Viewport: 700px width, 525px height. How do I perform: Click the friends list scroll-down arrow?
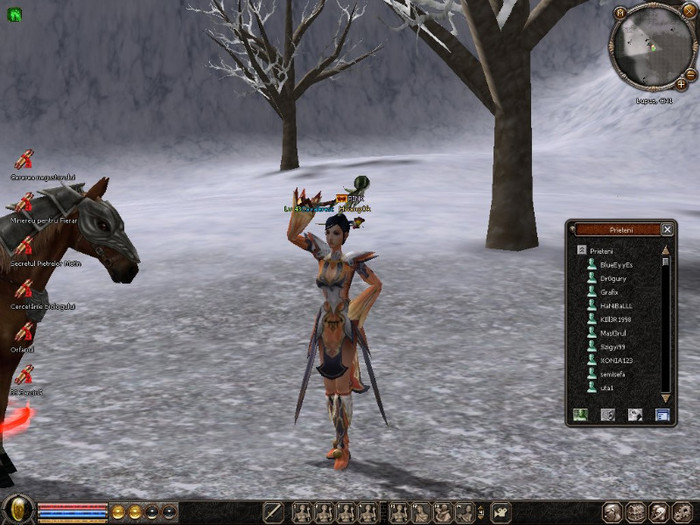coord(666,397)
